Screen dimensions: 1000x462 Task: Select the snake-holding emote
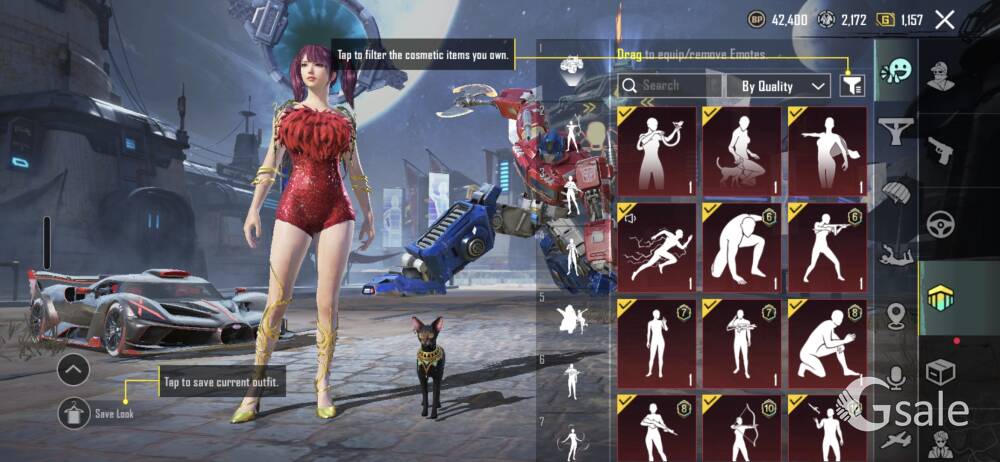656,151
